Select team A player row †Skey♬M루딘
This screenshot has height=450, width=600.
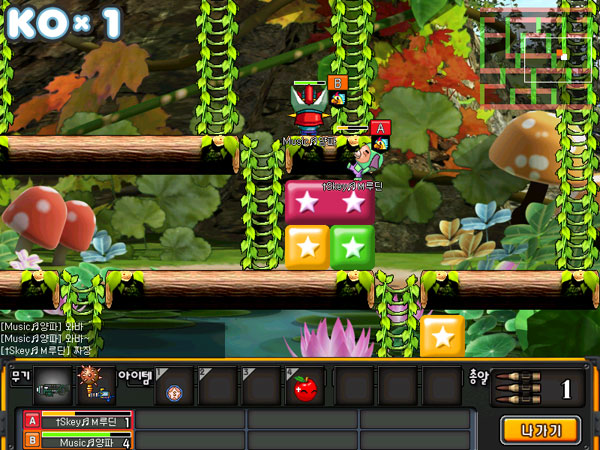tap(78, 422)
